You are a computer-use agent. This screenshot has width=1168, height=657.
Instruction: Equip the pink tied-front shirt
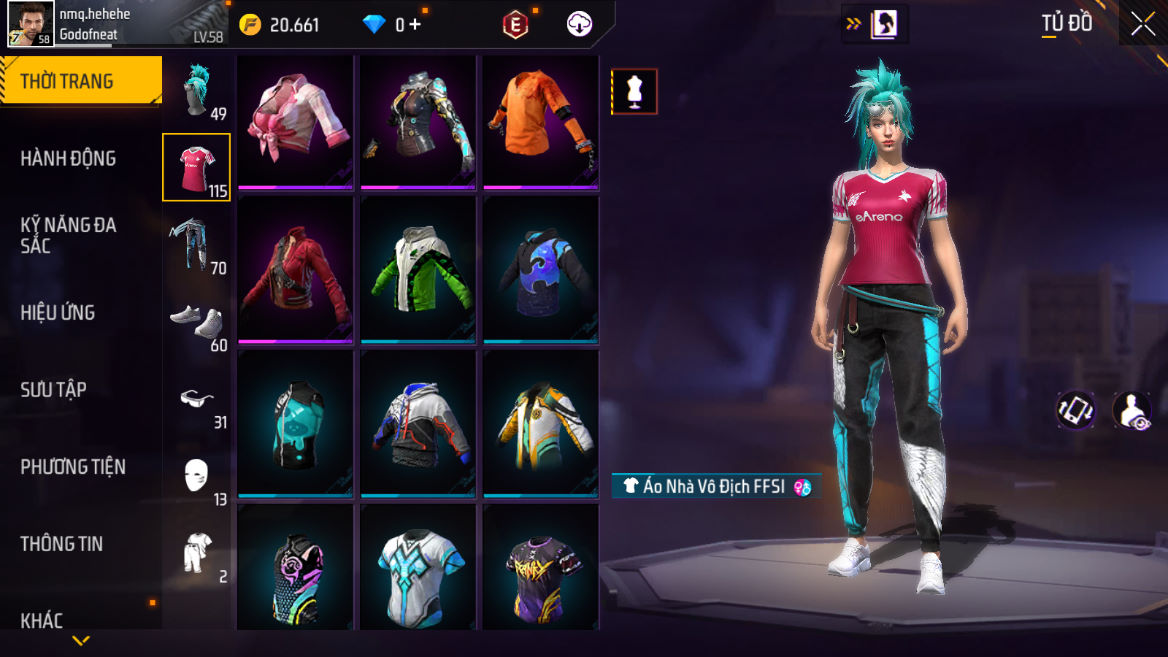[x=296, y=122]
